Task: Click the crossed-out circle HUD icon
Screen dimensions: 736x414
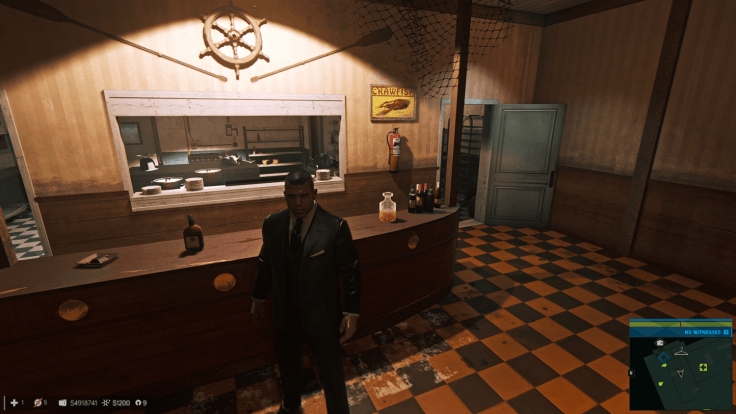Action: tap(38, 403)
